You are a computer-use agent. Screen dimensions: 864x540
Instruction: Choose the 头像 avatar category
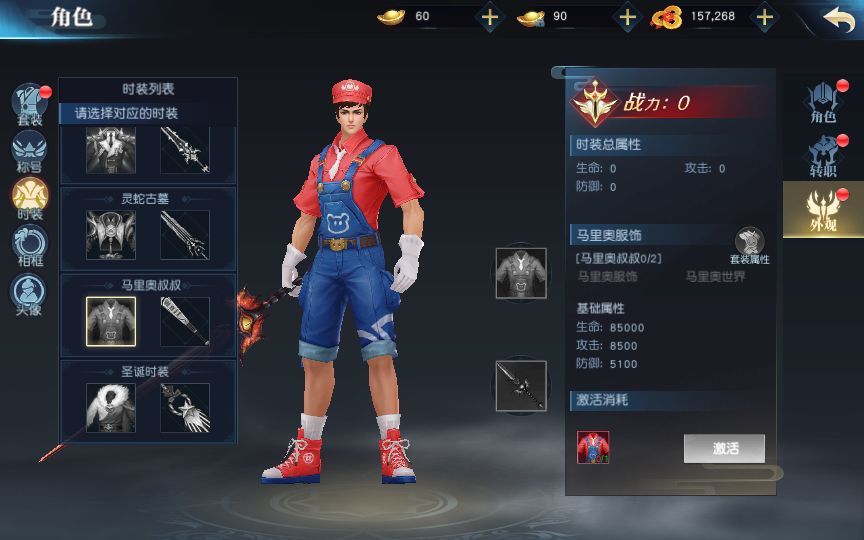tap(30, 293)
